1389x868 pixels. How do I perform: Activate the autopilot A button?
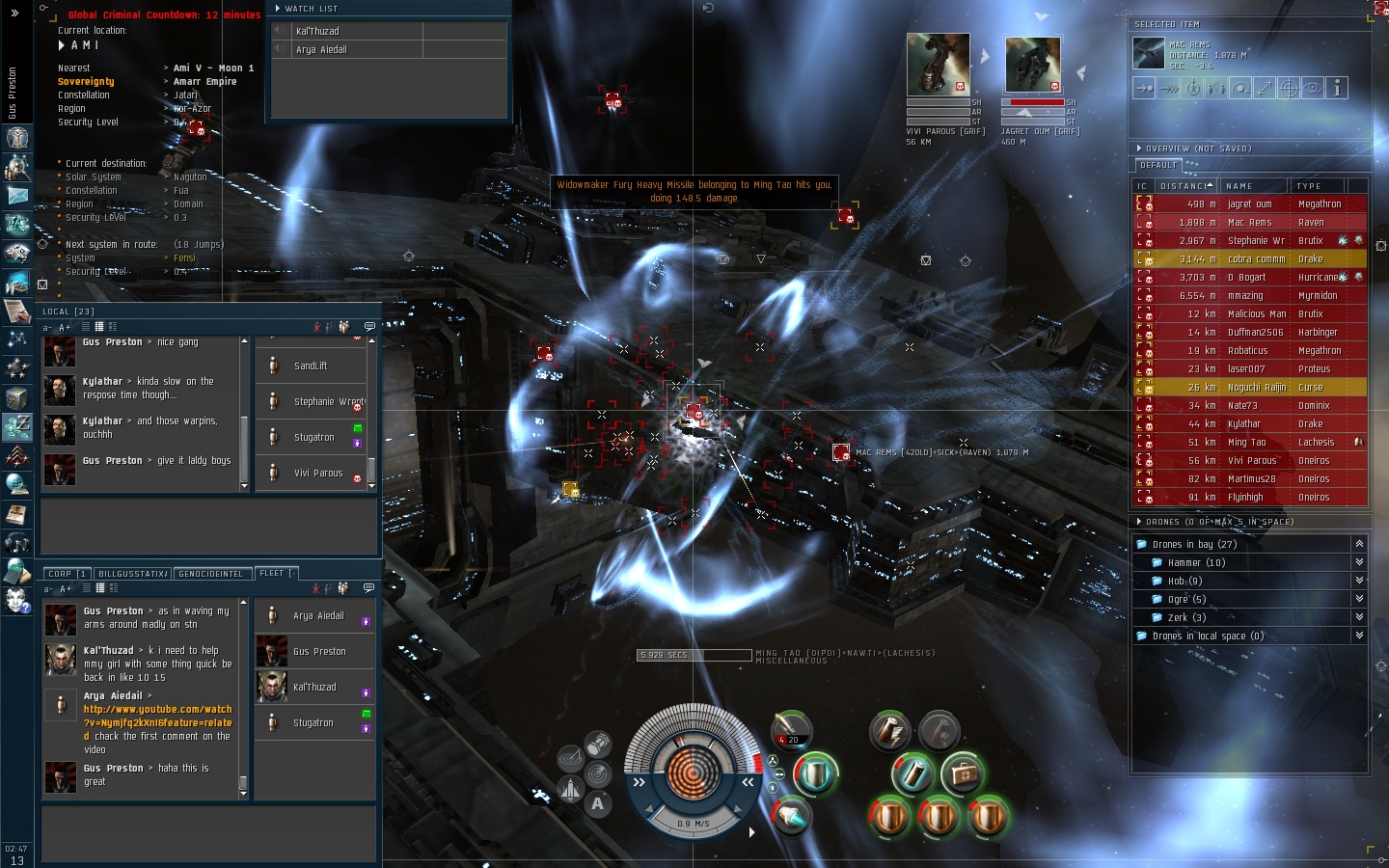(597, 803)
